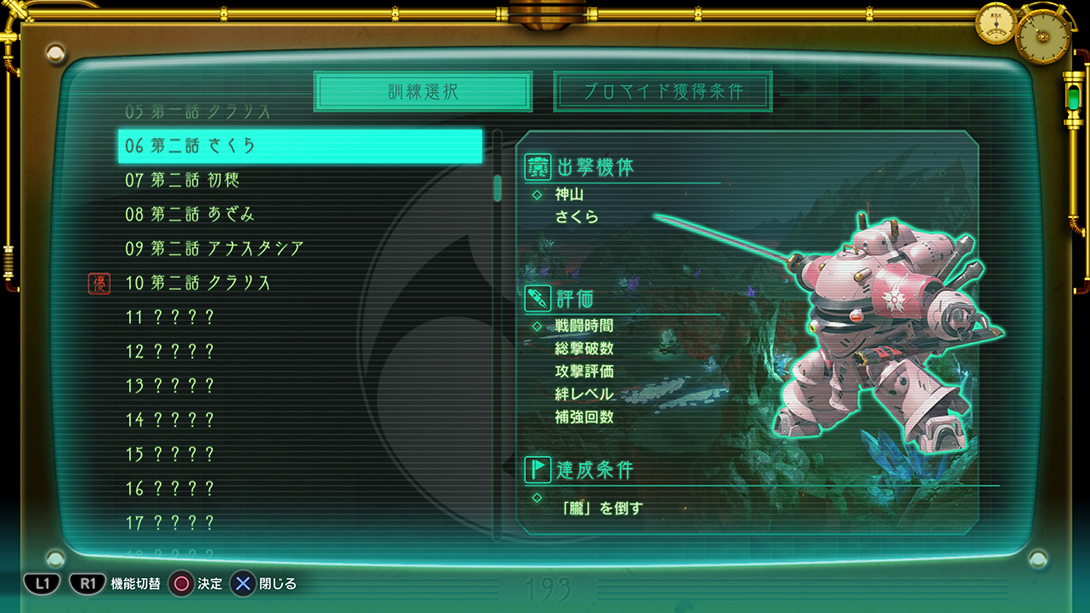Click the training list scrollbar
Image resolution: width=1090 pixels, height=613 pixels.
pyautogui.click(x=498, y=188)
